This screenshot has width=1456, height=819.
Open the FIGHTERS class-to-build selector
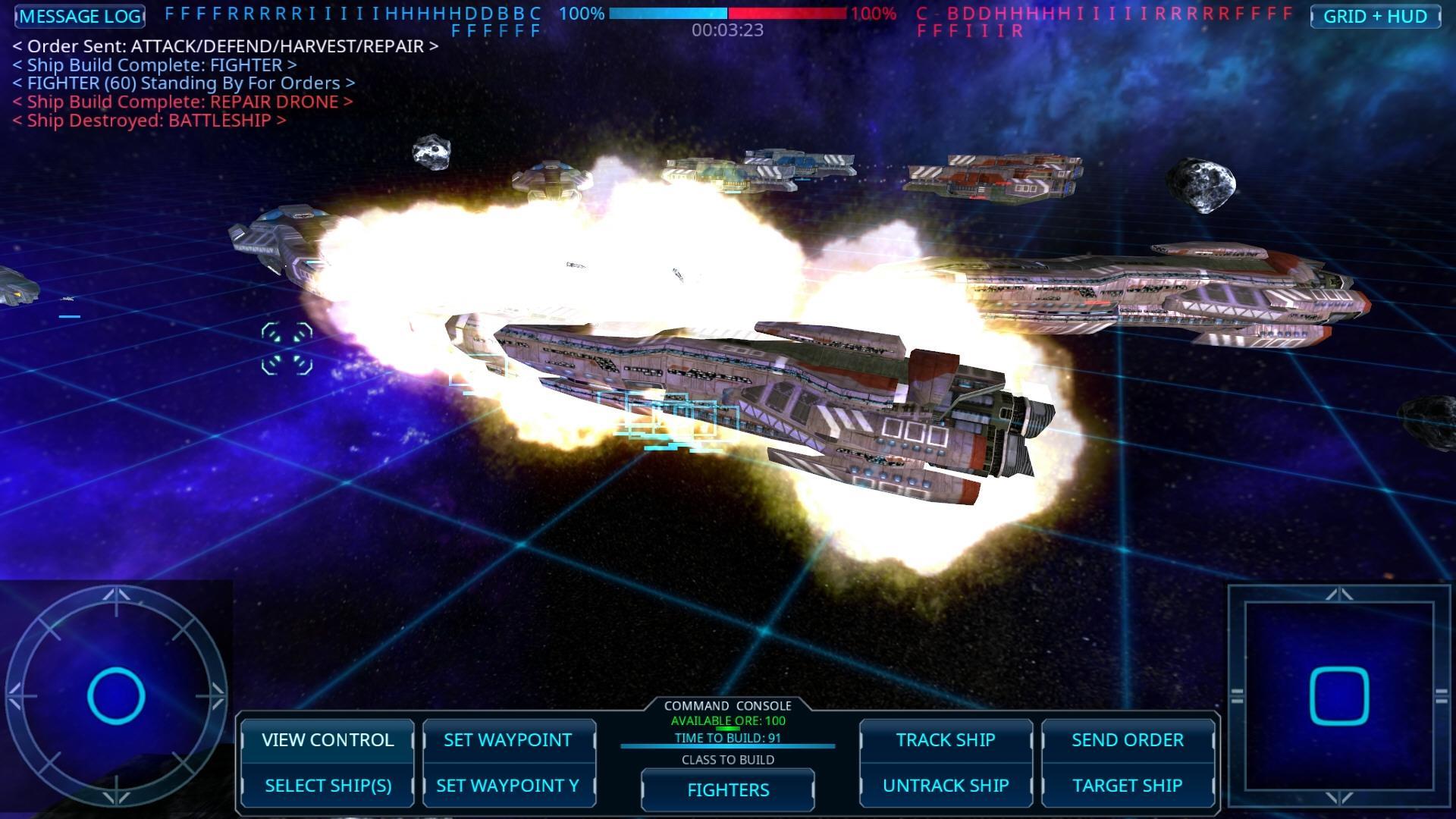click(x=726, y=789)
